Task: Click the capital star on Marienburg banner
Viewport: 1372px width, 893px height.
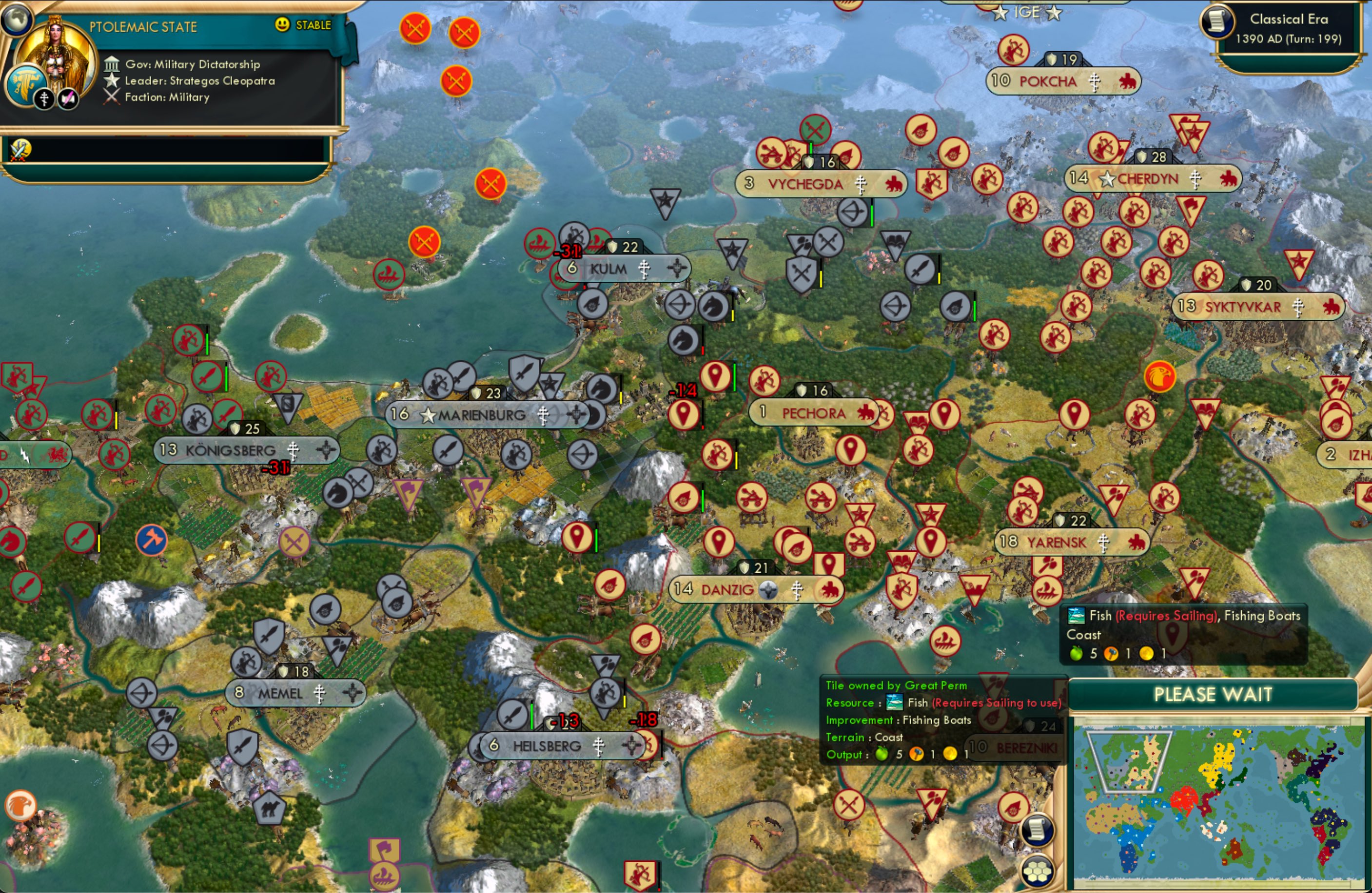Action: click(x=428, y=415)
